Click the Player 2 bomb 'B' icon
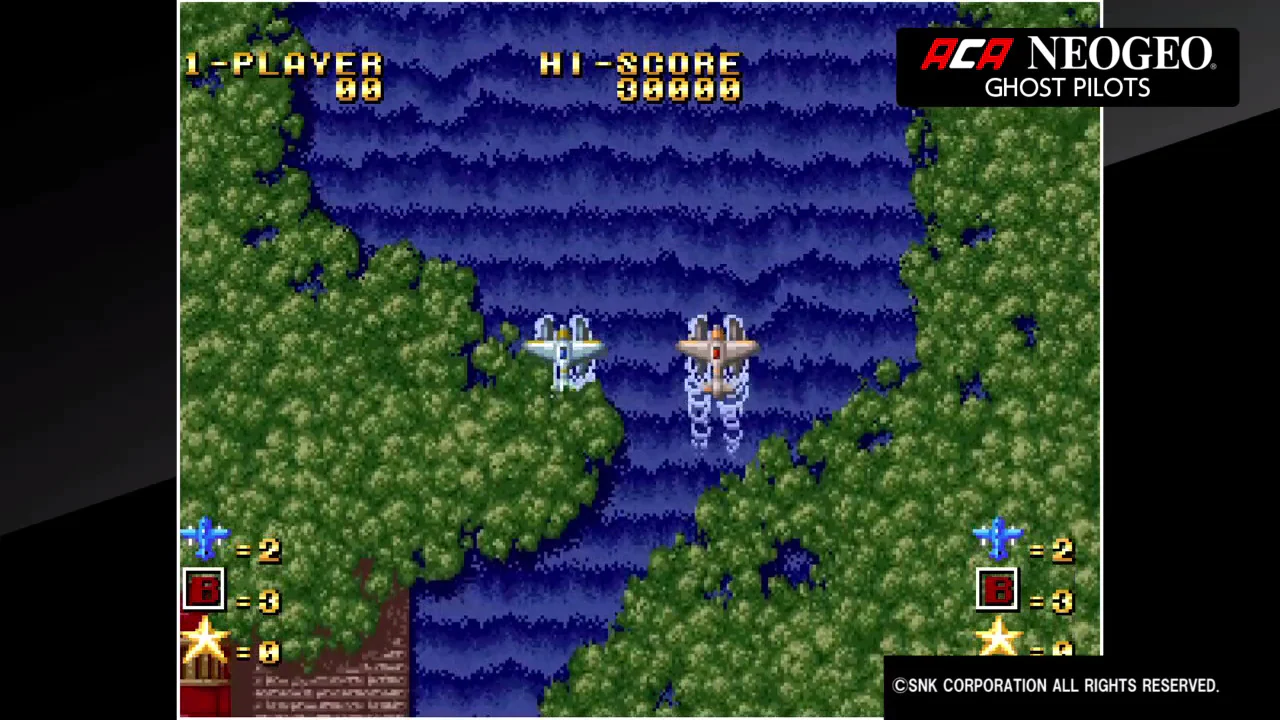 [997, 590]
